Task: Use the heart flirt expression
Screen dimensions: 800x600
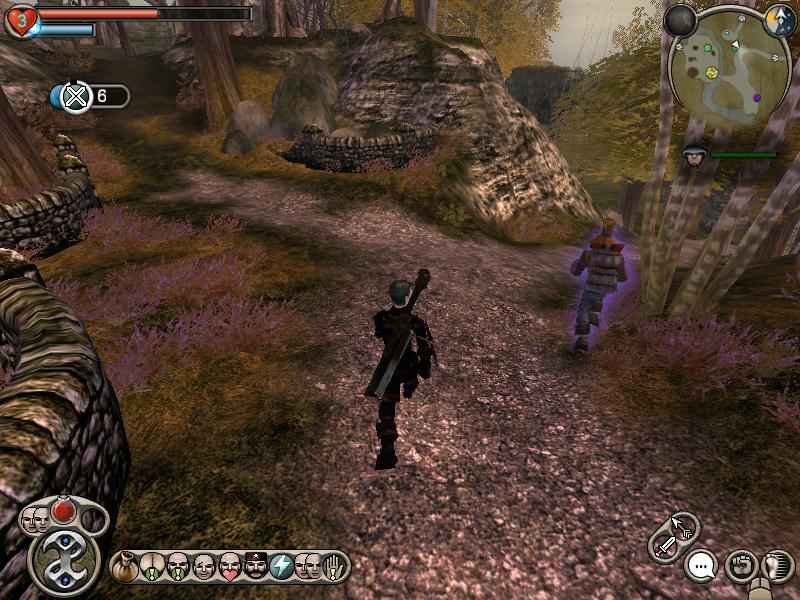Action: [x=230, y=567]
